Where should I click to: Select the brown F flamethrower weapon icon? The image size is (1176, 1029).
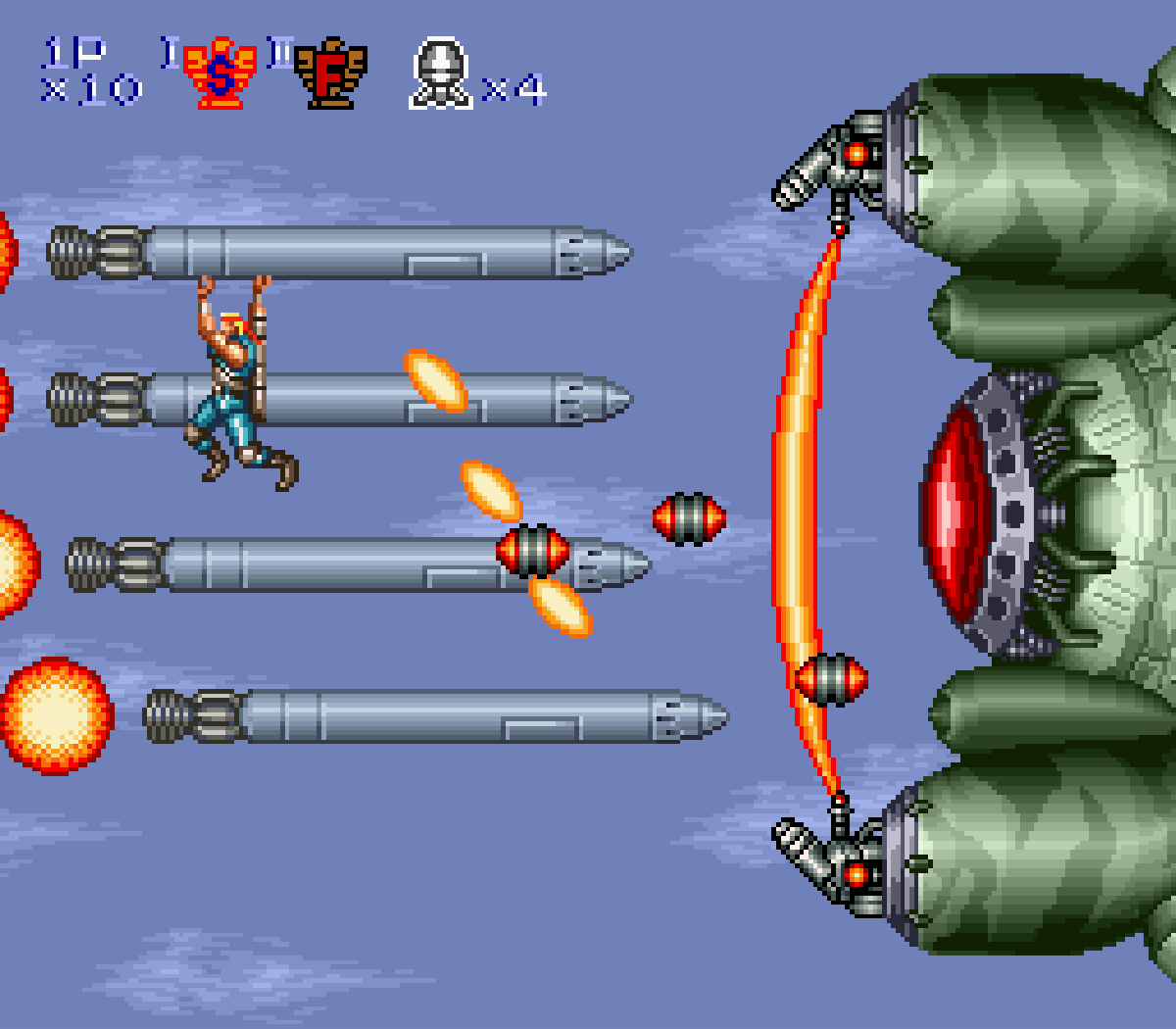(x=330, y=73)
